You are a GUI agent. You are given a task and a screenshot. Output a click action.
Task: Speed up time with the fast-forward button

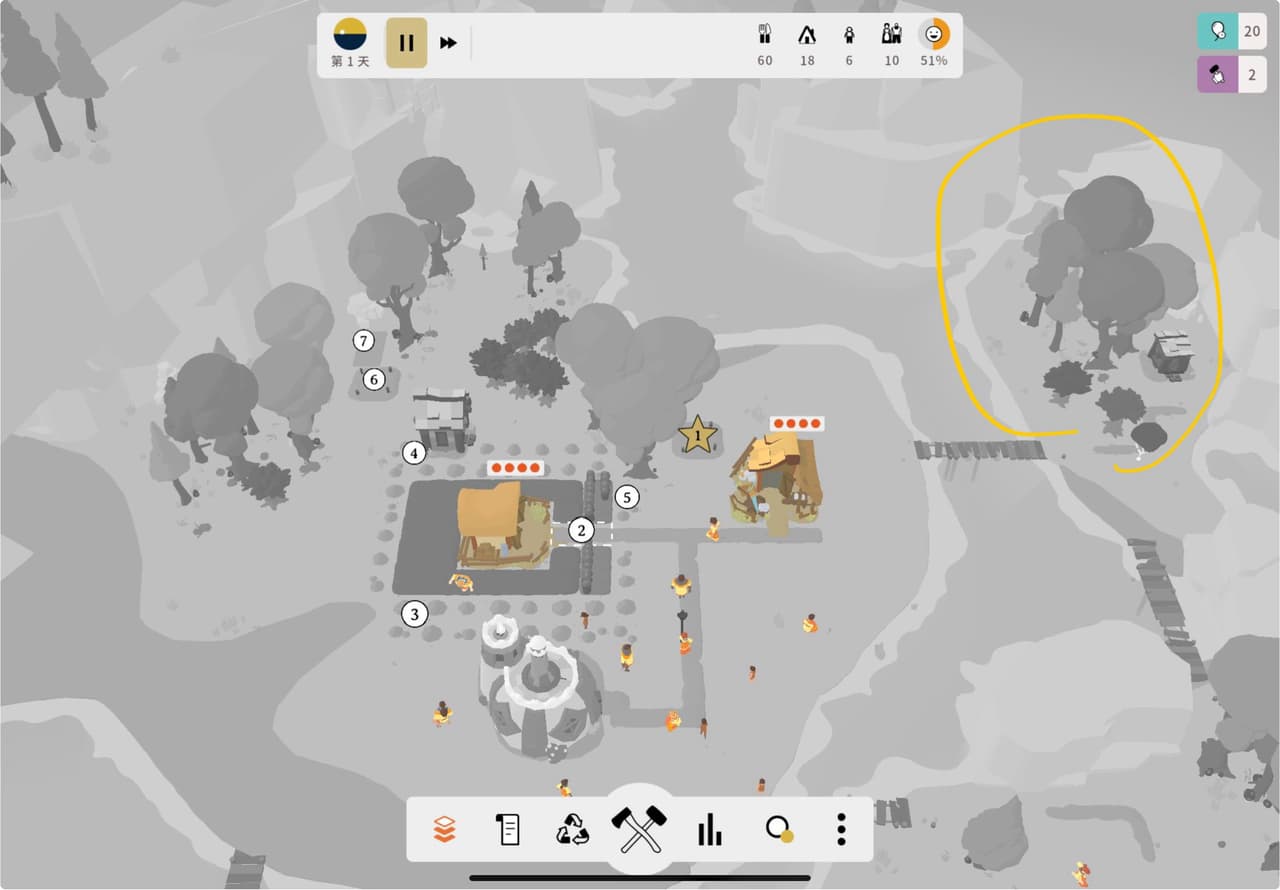pyautogui.click(x=449, y=43)
